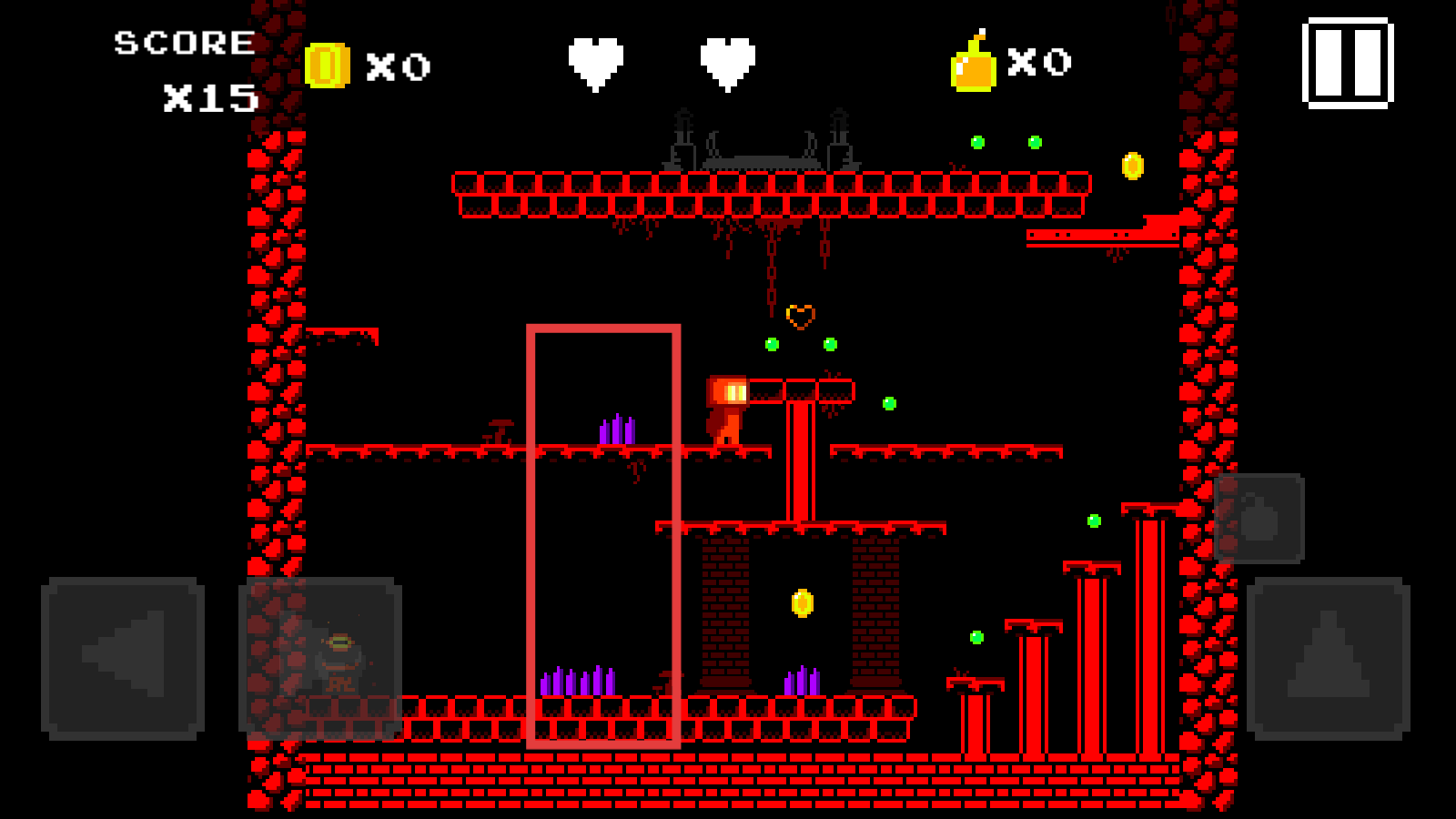Image resolution: width=1456 pixels, height=819 pixels.
Task: Tap the left arrow move button
Action: 123,657
